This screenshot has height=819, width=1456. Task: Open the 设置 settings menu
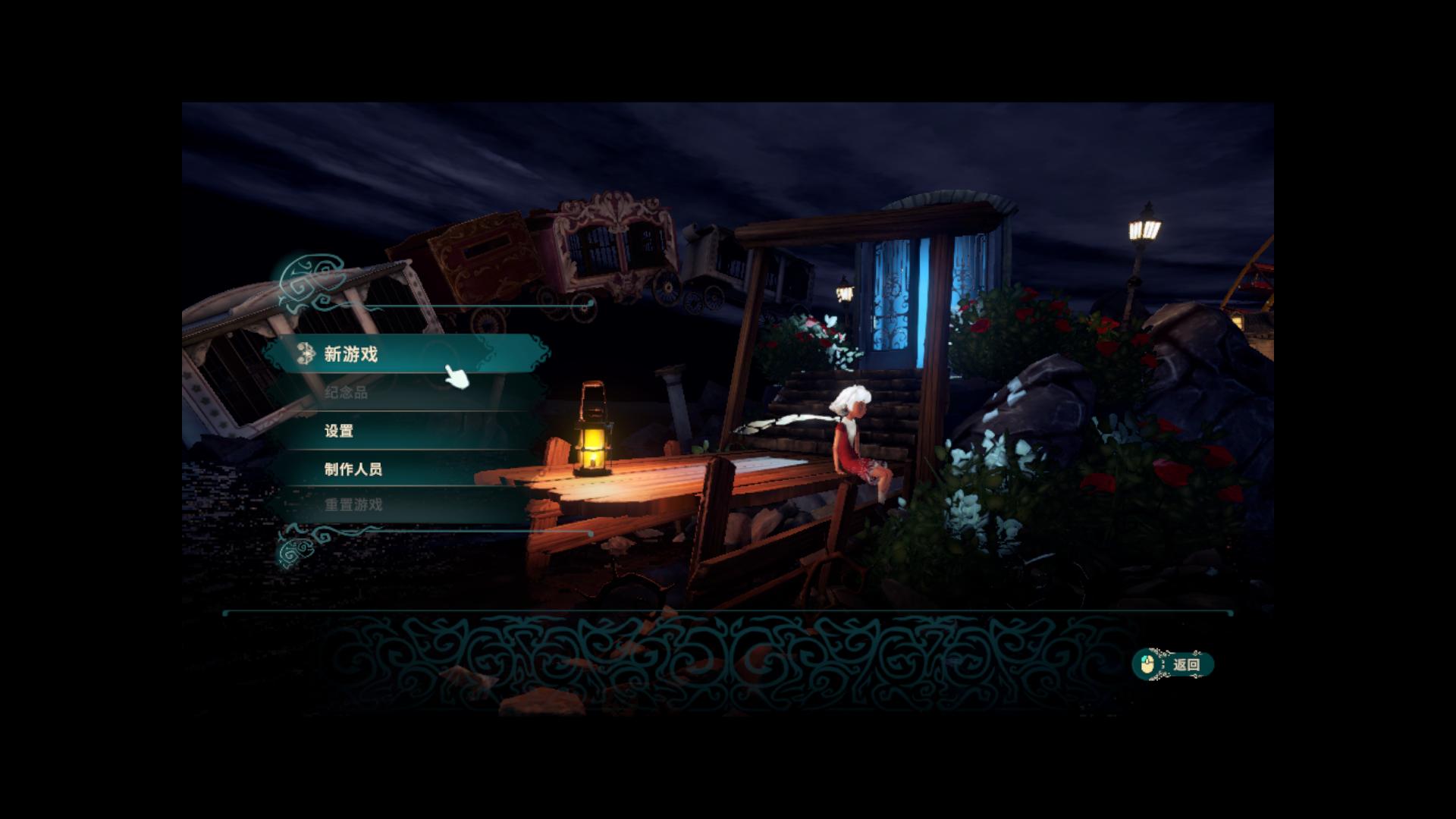tap(339, 431)
